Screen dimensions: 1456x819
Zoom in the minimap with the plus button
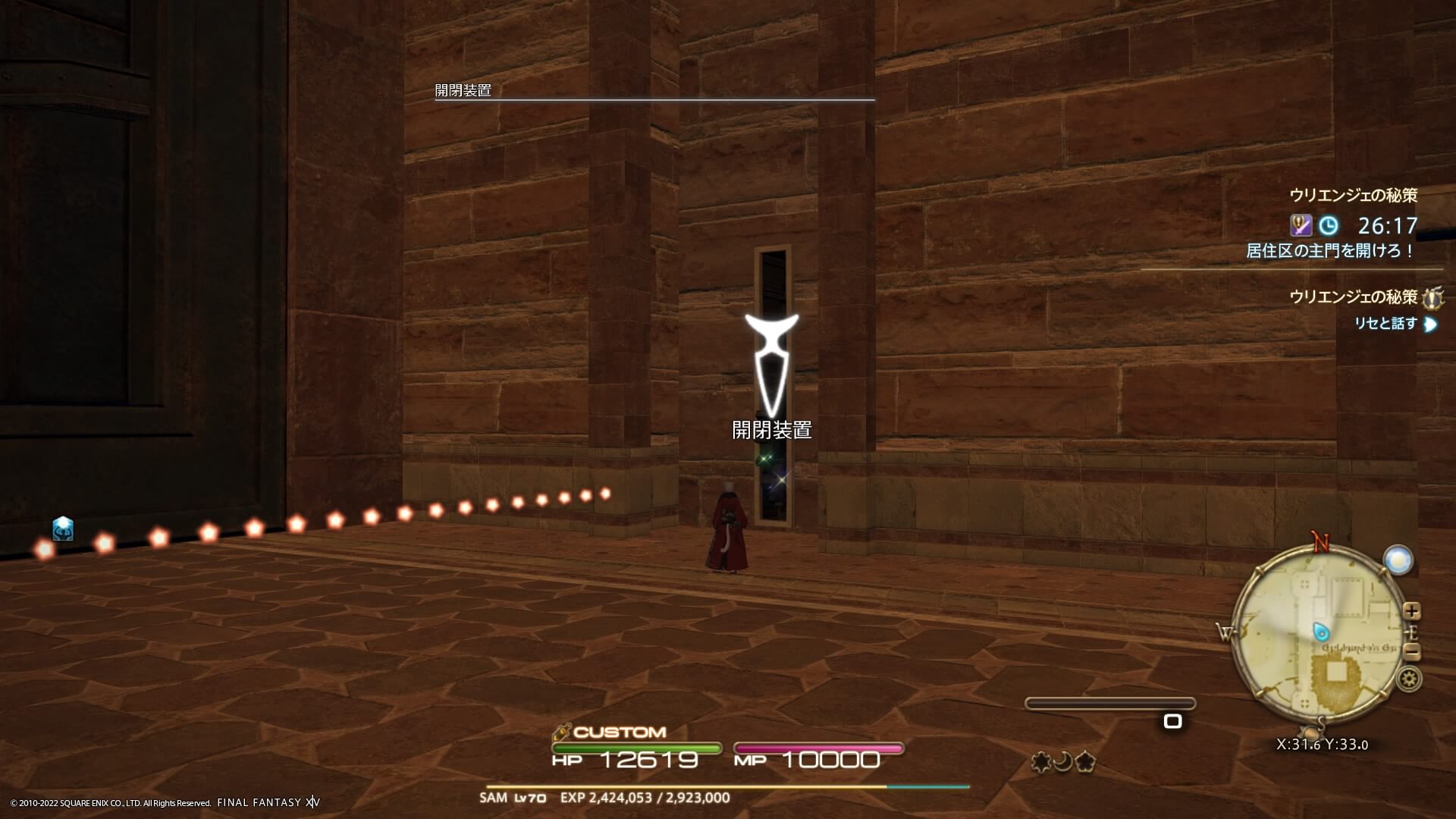[x=1411, y=610]
